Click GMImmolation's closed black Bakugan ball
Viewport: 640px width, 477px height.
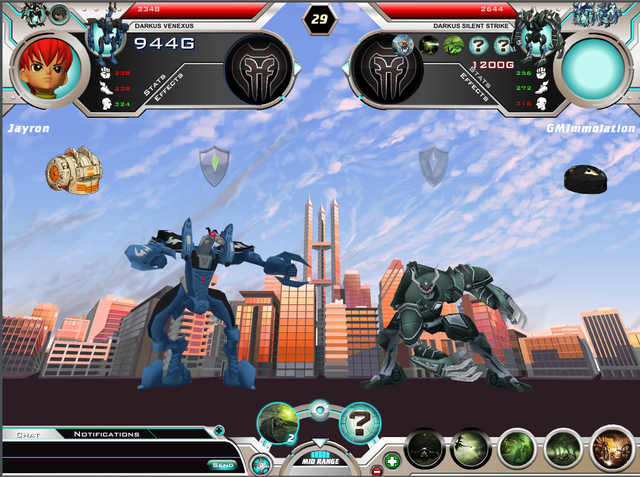pyautogui.click(x=587, y=179)
